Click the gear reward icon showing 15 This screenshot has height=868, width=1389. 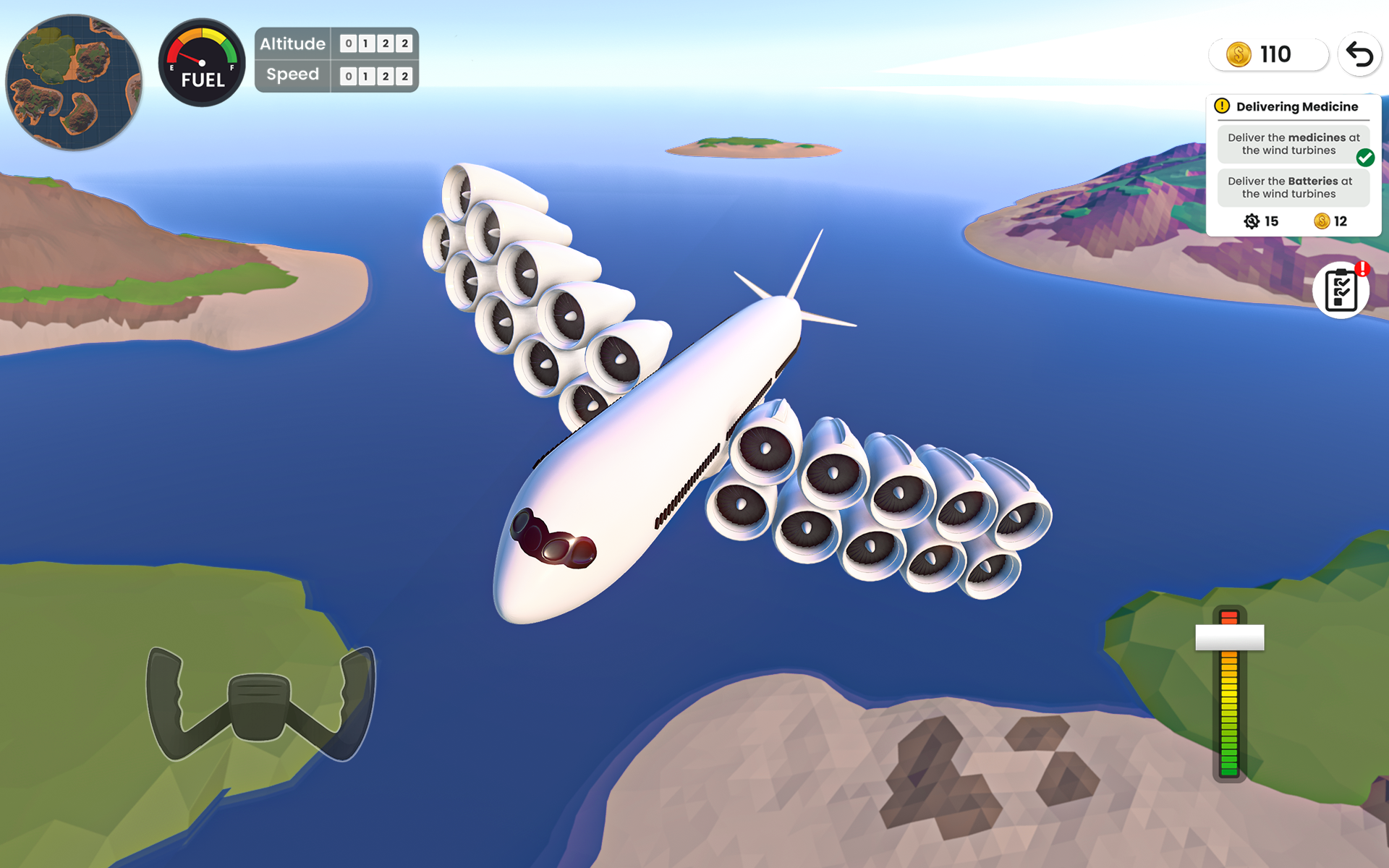[x=1251, y=221]
